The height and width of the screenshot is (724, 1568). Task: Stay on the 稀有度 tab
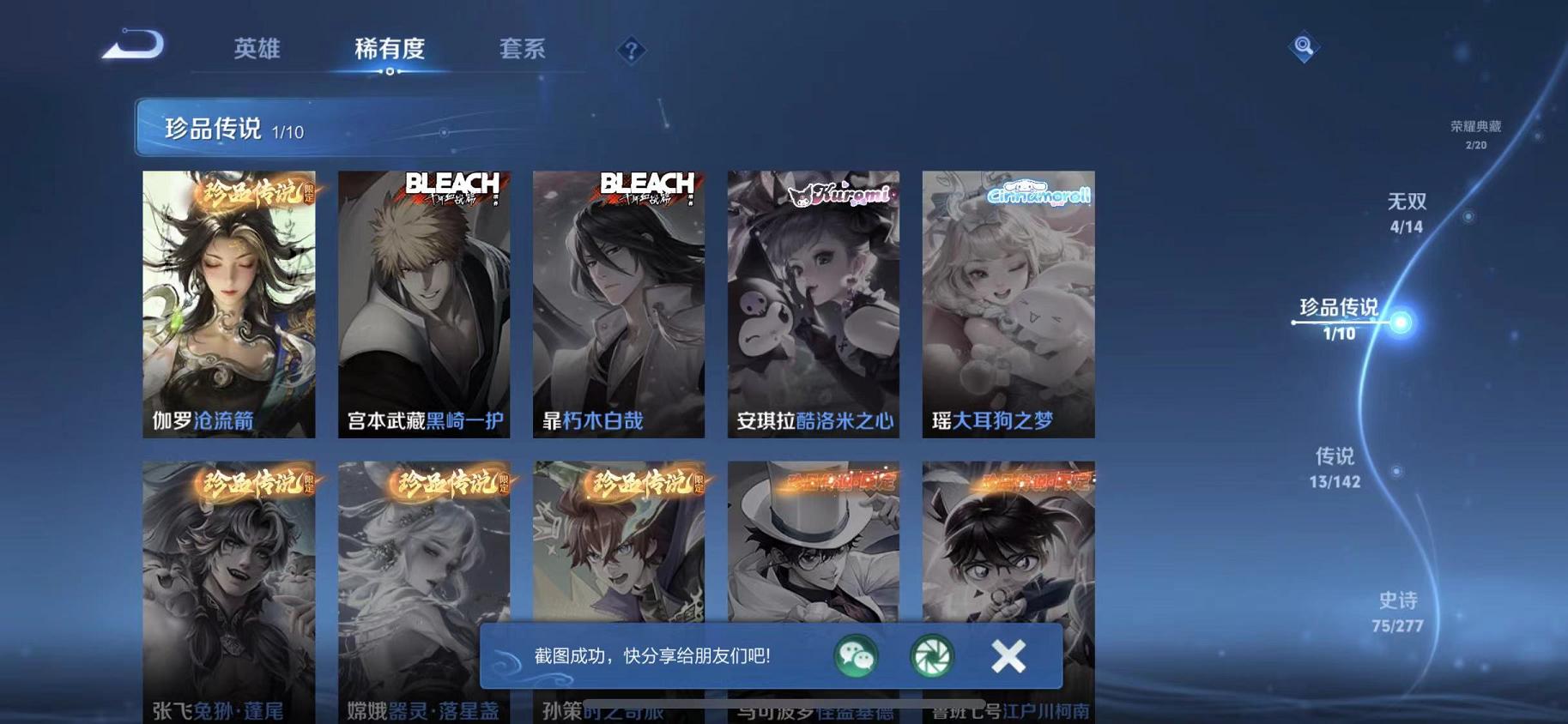point(390,50)
